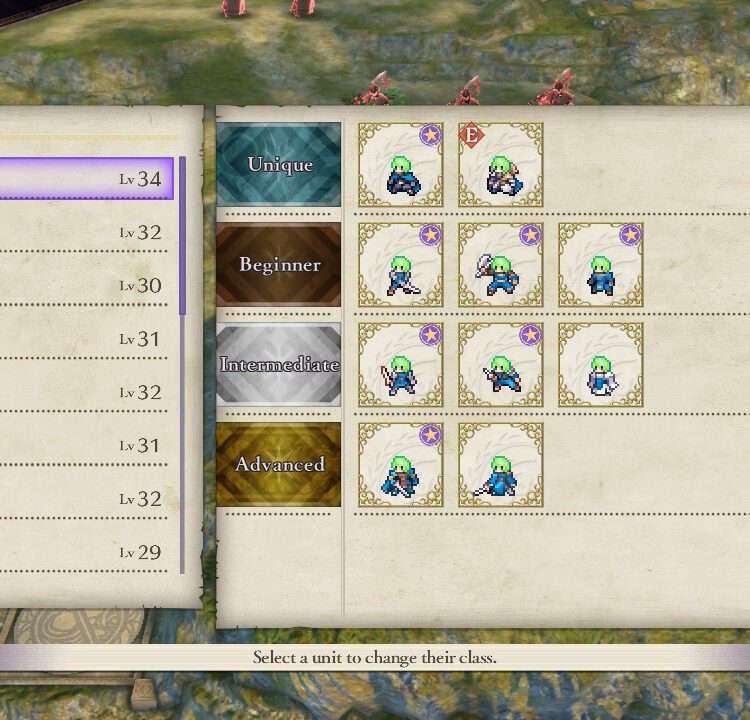Choose the star-marked Unique class tile

pyautogui.click(x=400, y=165)
